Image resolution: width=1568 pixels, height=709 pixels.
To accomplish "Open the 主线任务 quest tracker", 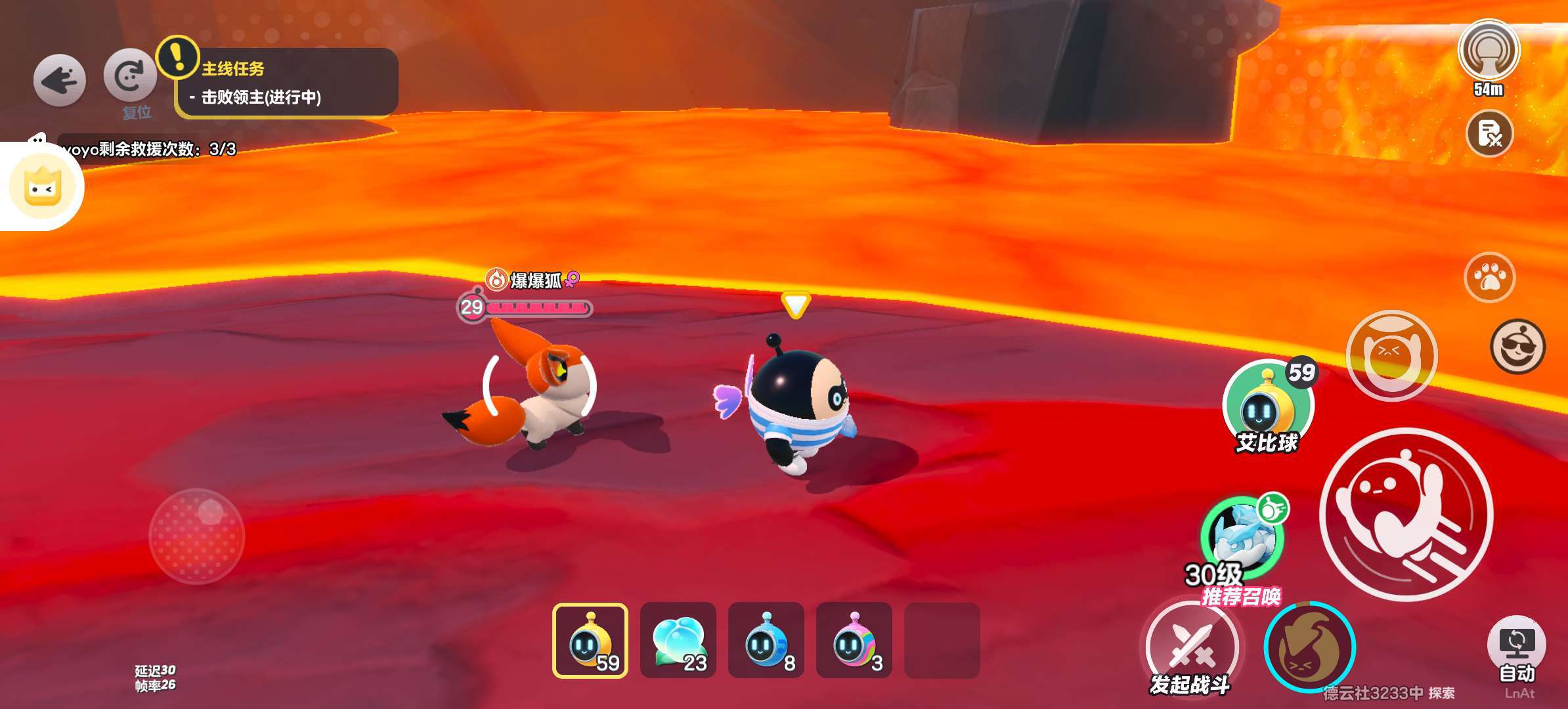I will pyautogui.click(x=286, y=83).
